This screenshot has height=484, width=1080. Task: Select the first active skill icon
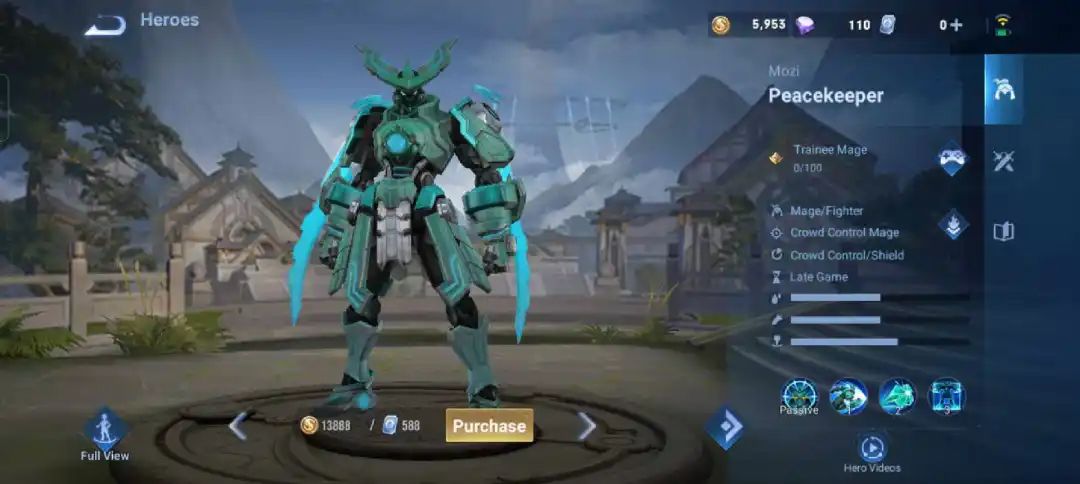tap(848, 396)
